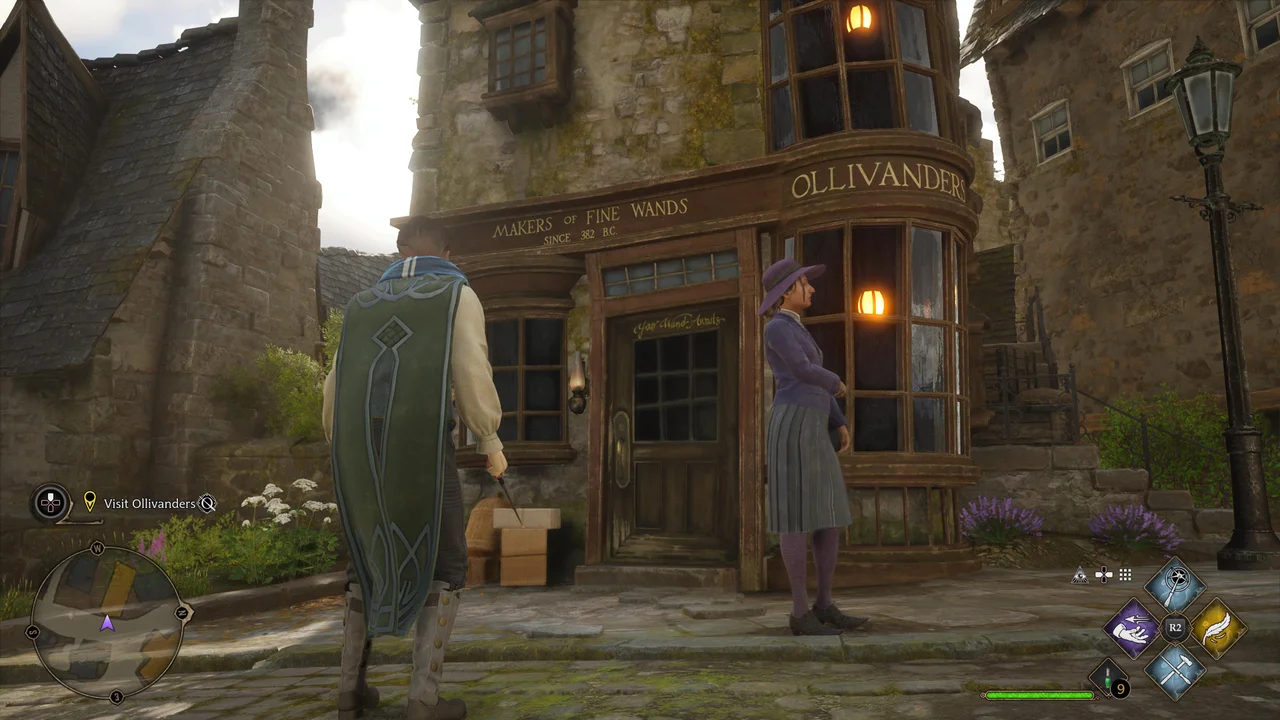Click the green health bar
1280x720 pixels.
click(x=1040, y=693)
